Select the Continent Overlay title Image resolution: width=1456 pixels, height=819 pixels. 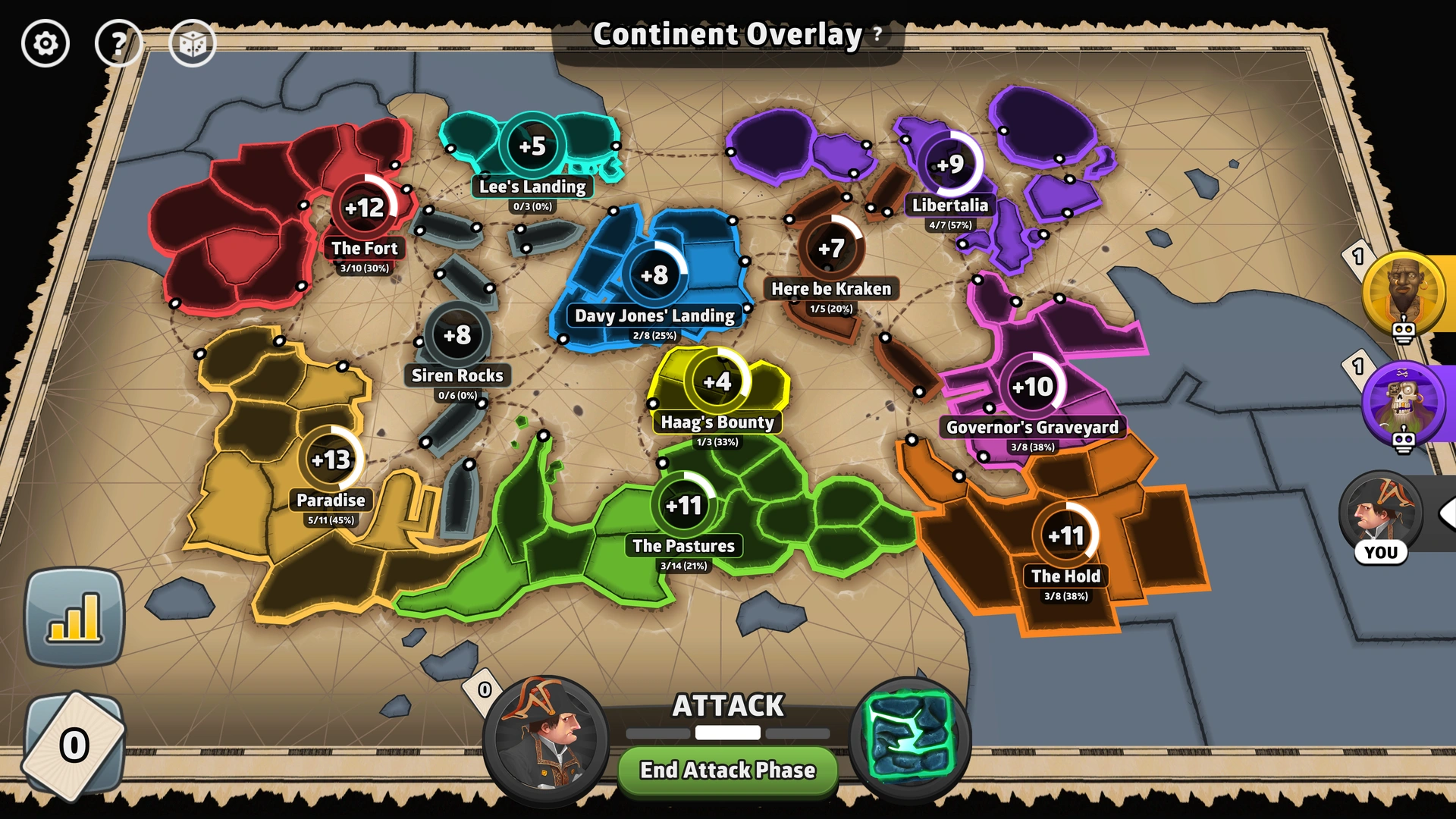[726, 33]
